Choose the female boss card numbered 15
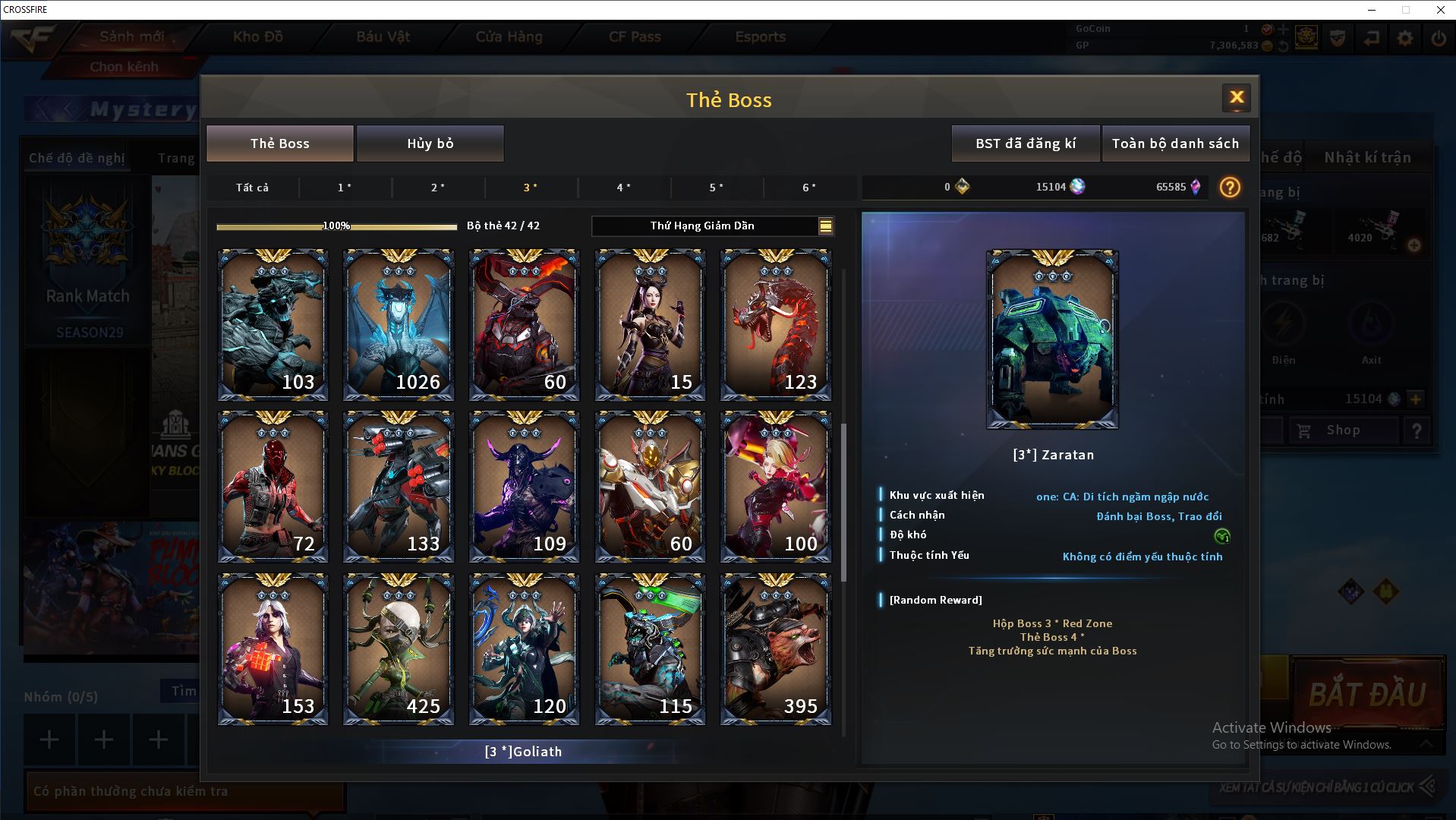The image size is (1456, 820). pyautogui.click(x=650, y=325)
